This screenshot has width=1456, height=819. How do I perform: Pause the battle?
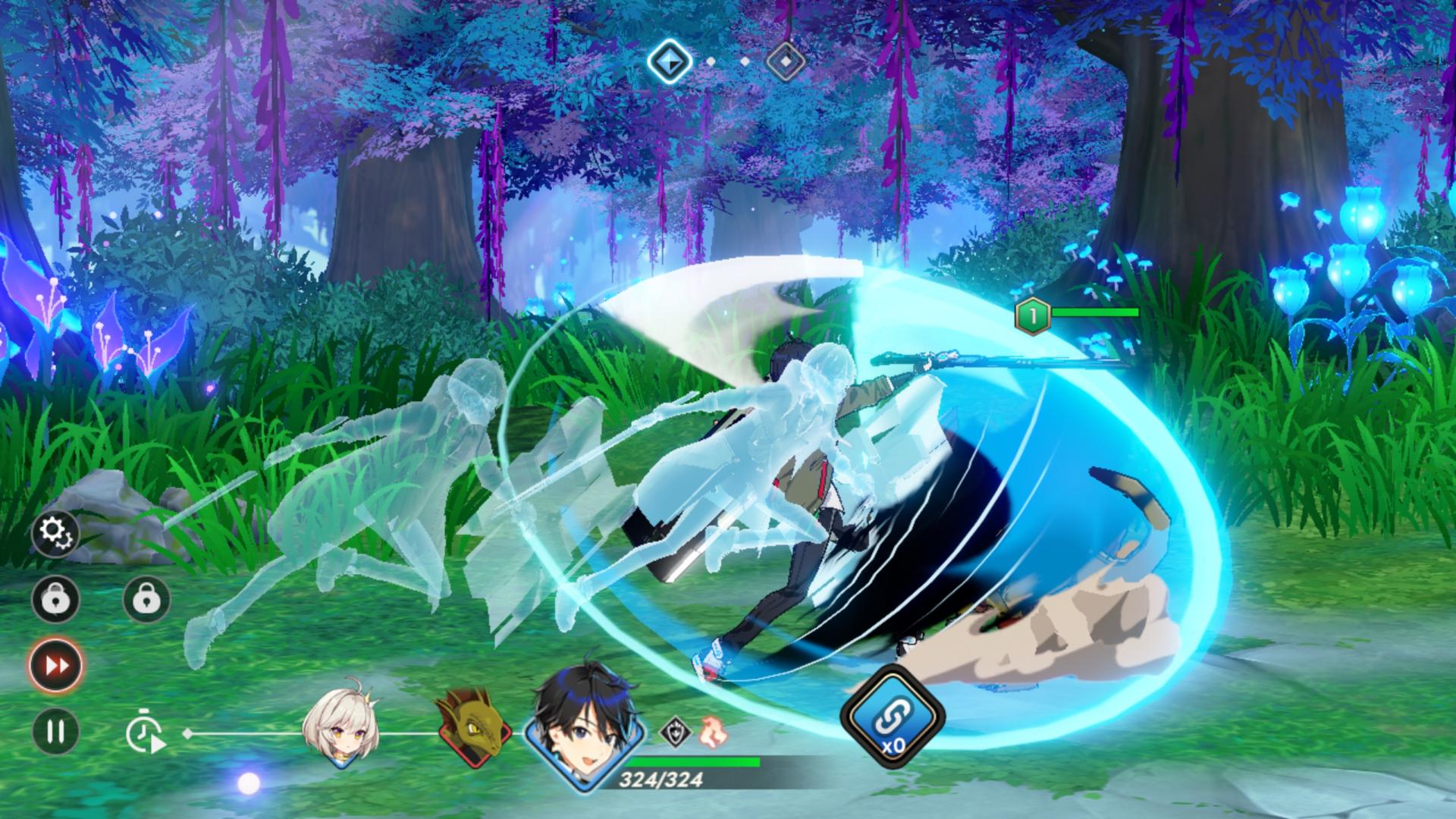[55, 731]
